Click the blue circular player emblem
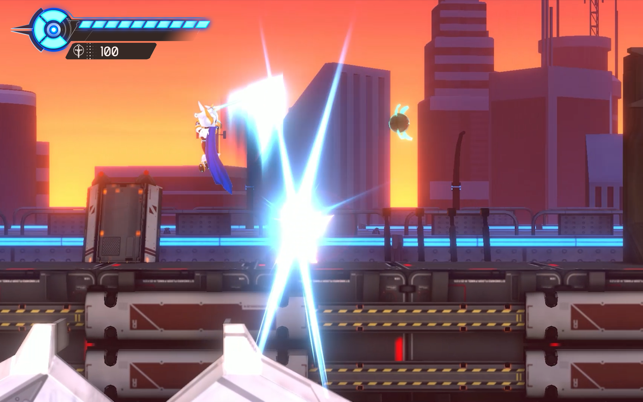Image resolution: width=643 pixels, height=402 pixels. point(51,28)
